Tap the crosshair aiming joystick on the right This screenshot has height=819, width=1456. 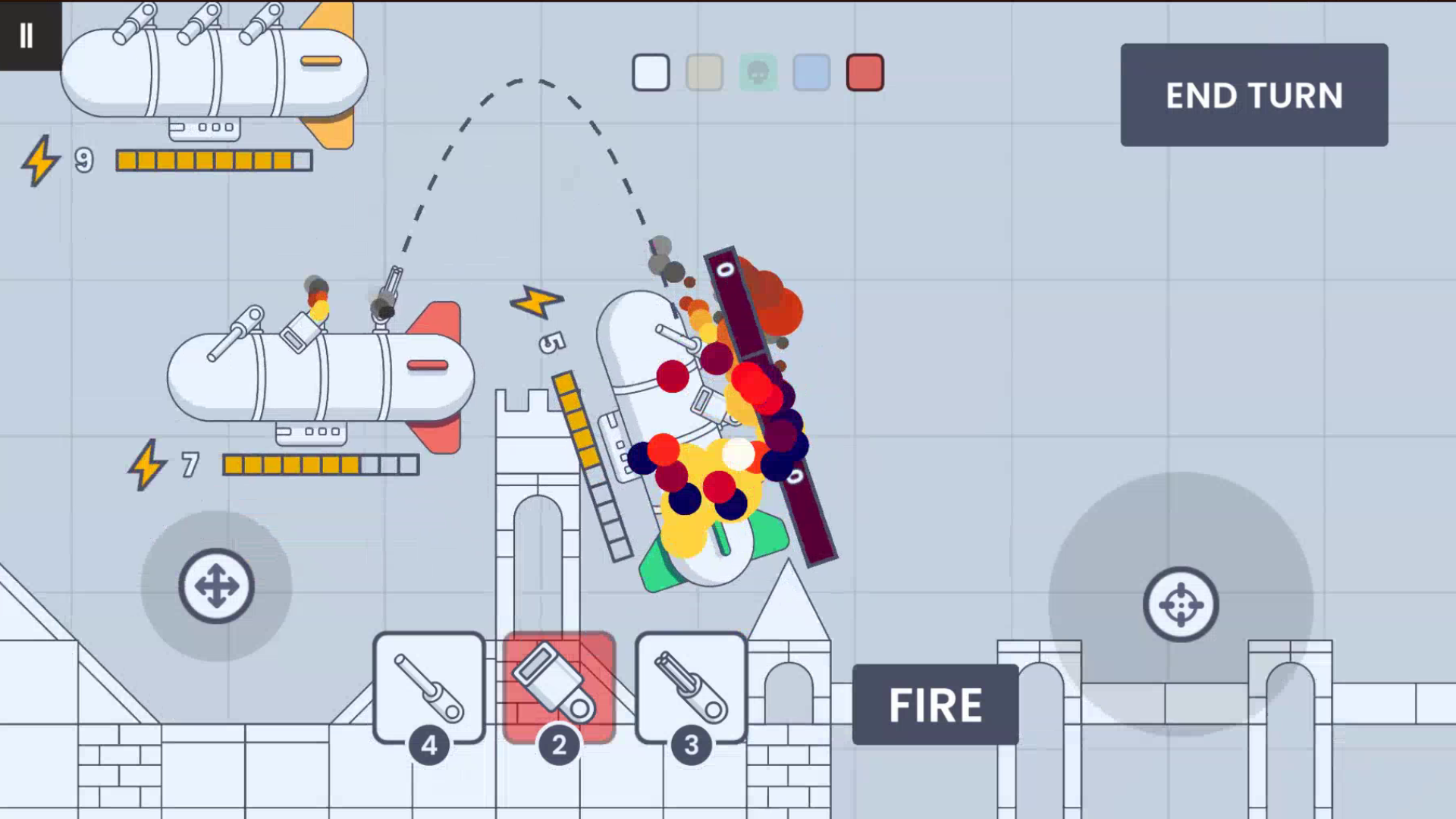[x=1181, y=604]
